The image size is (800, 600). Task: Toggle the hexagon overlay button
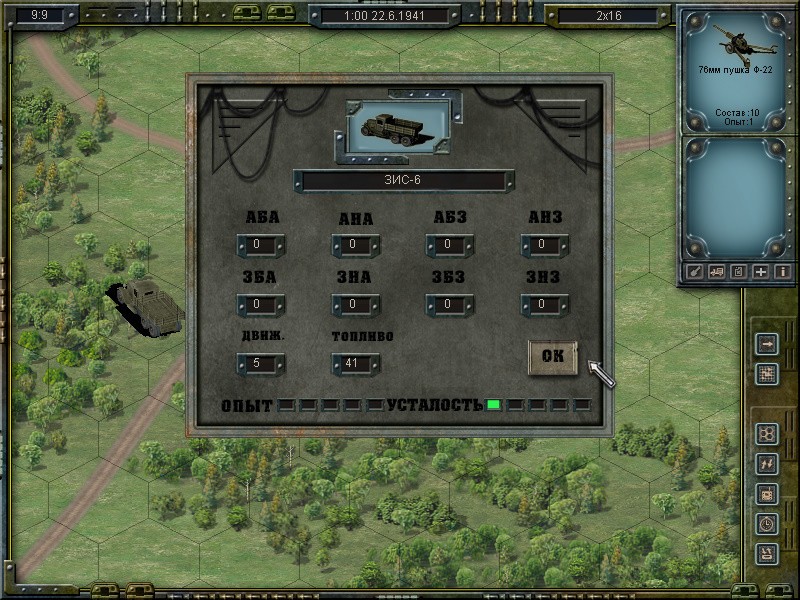pyautogui.click(x=767, y=434)
